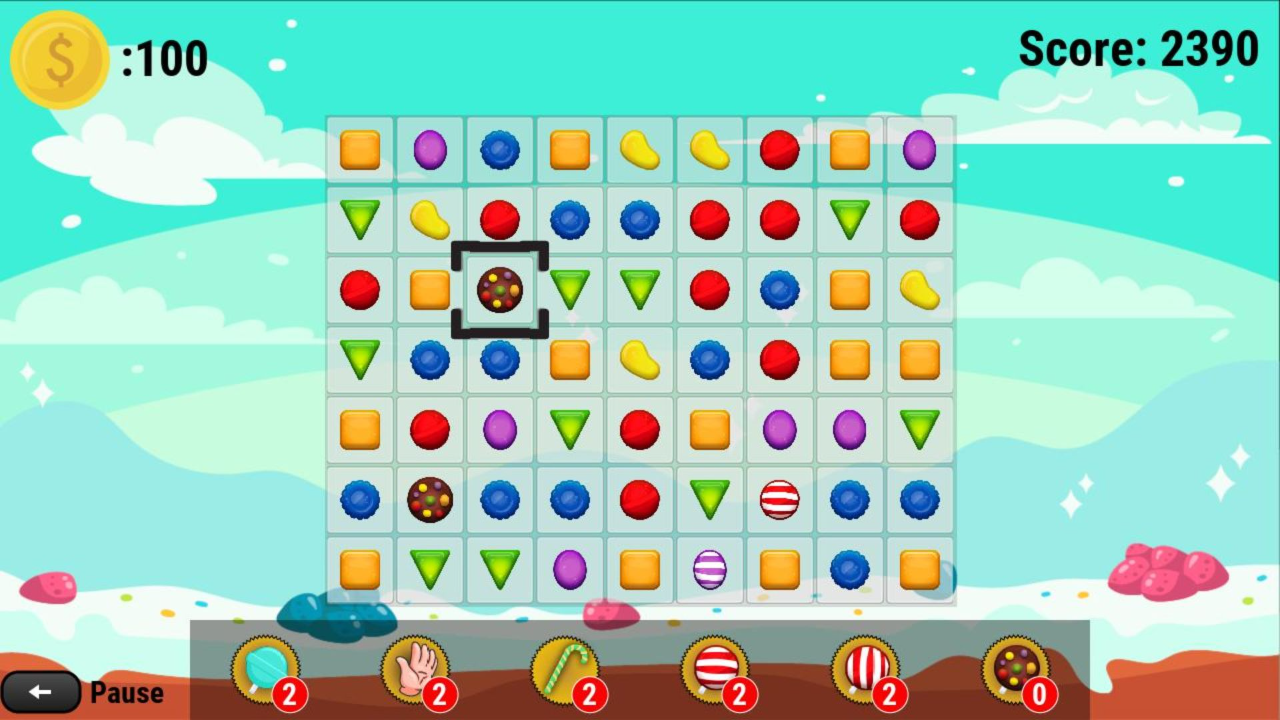The height and width of the screenshot is (720, 1280).
Task: Click the gold coin currency icon
Action: click(x=58, y=58)
